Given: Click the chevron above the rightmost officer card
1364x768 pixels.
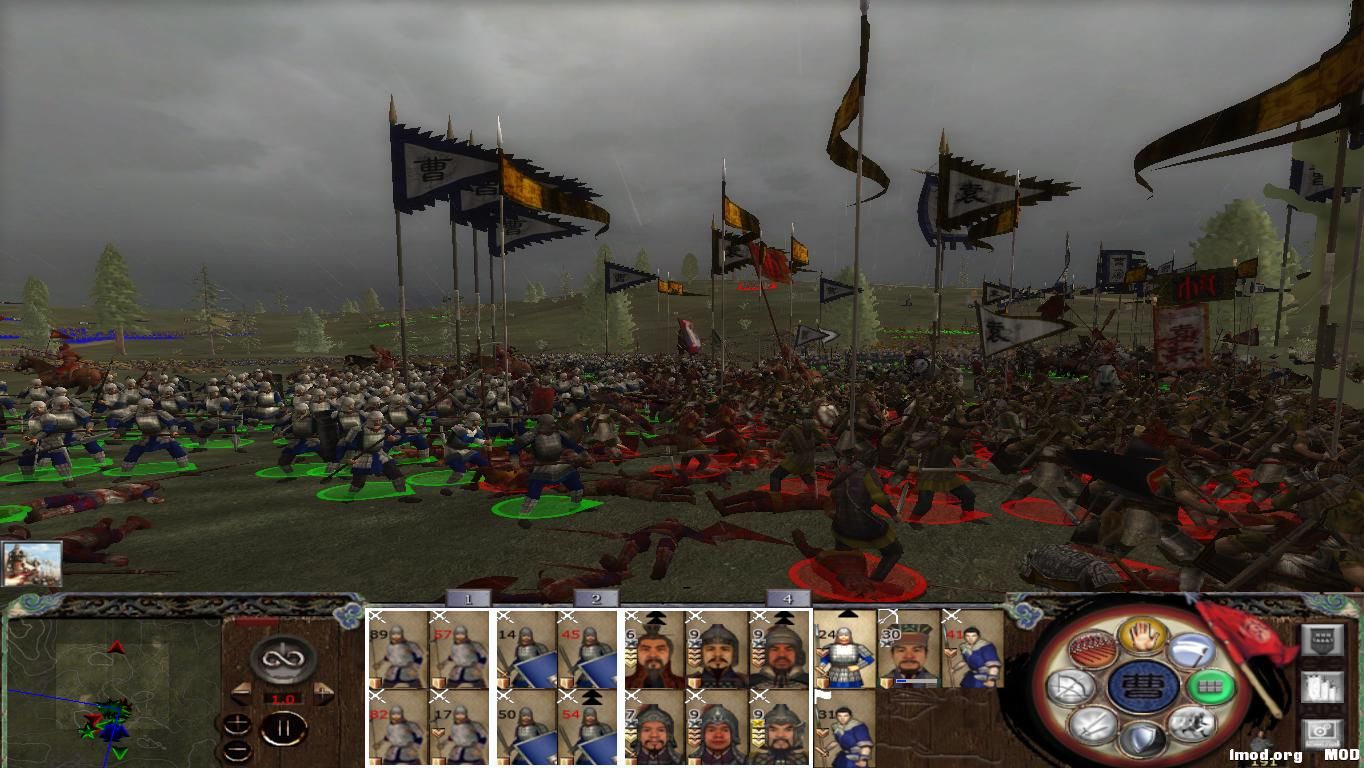Looking at the screenshot, I should (784, 617).
